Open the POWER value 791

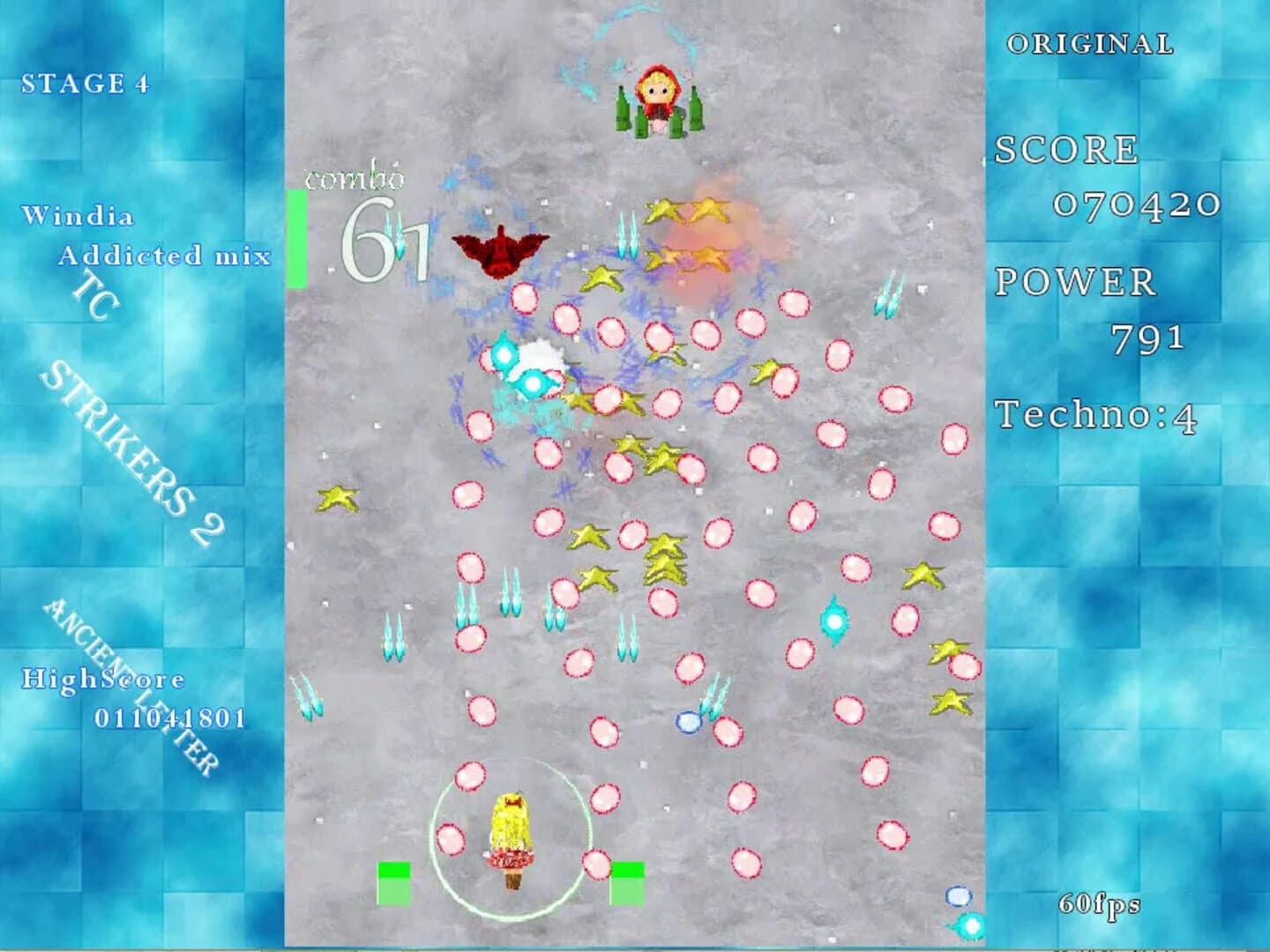coord(1147,339)
